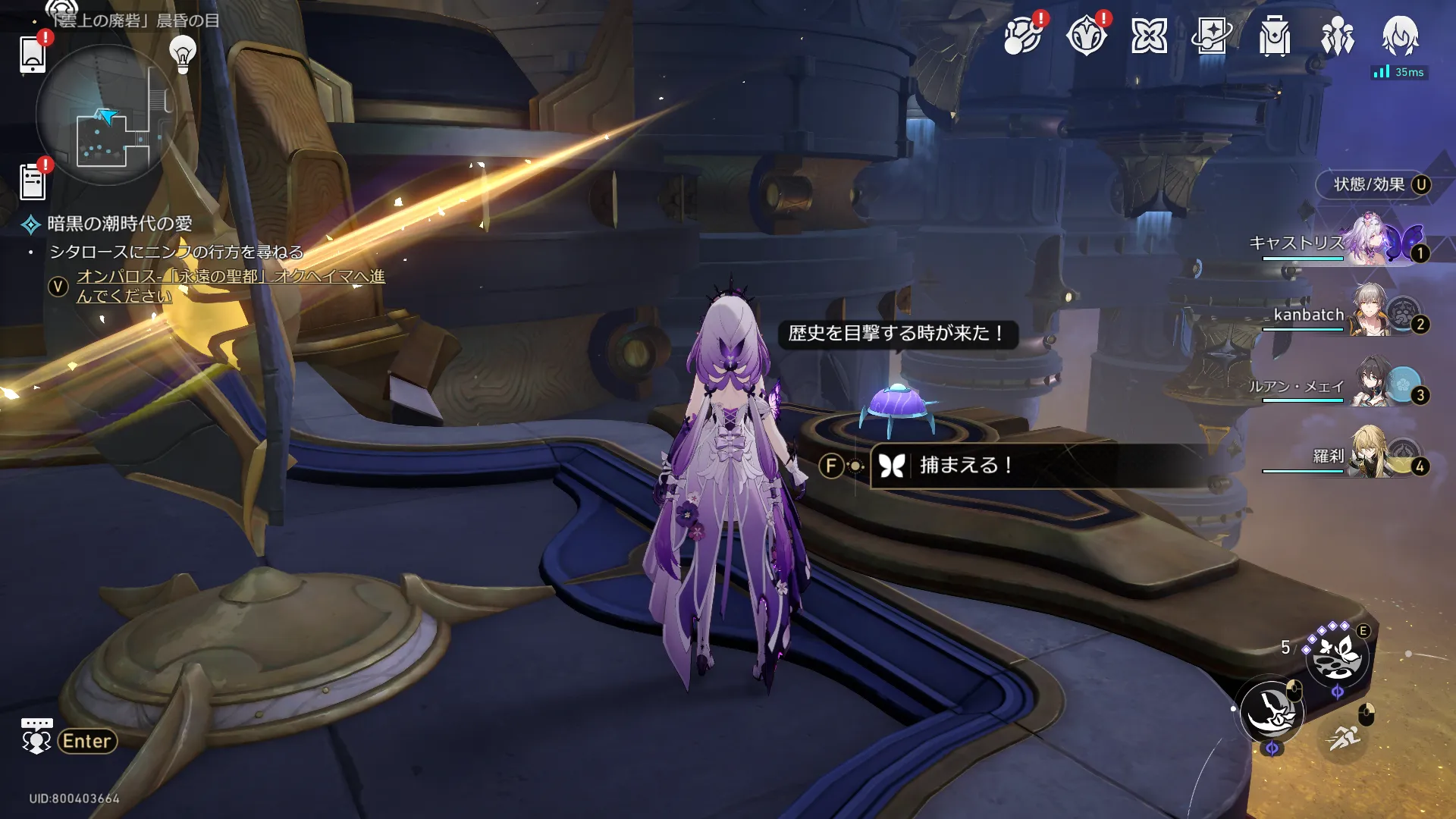Open the backpack inventory icon

pyautogui.click(x=1275, y=36)
